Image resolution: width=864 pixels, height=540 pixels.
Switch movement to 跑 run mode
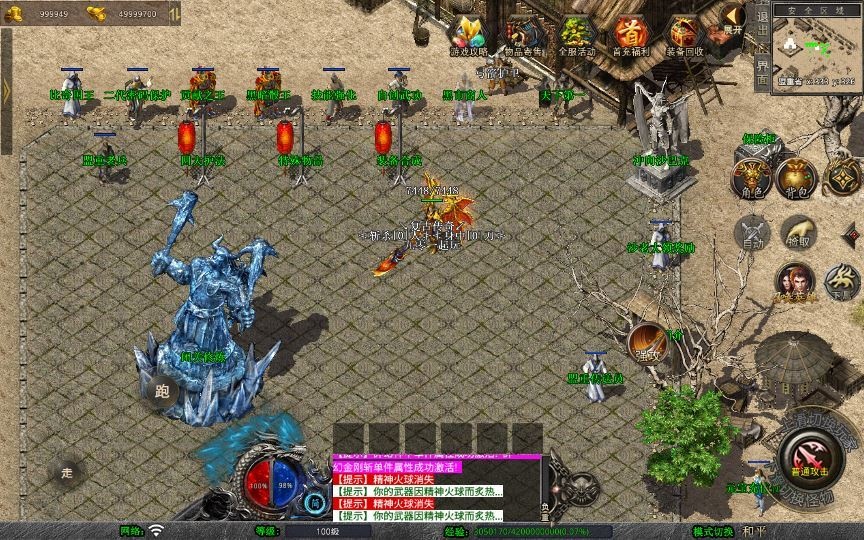point(162,391)
